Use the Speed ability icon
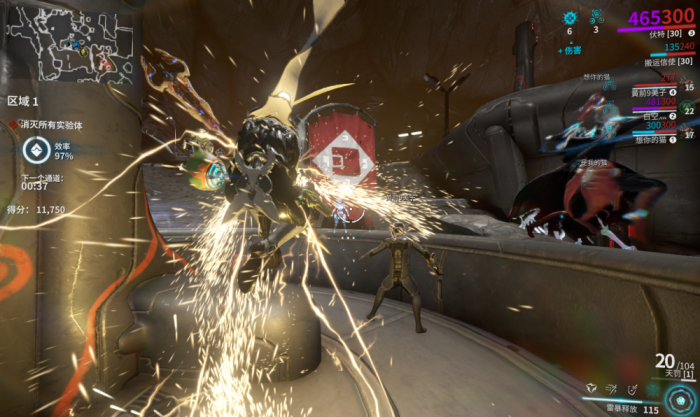The height and width of the screenshot is (417, 700). pyautogui.click(x=613, y=388)
